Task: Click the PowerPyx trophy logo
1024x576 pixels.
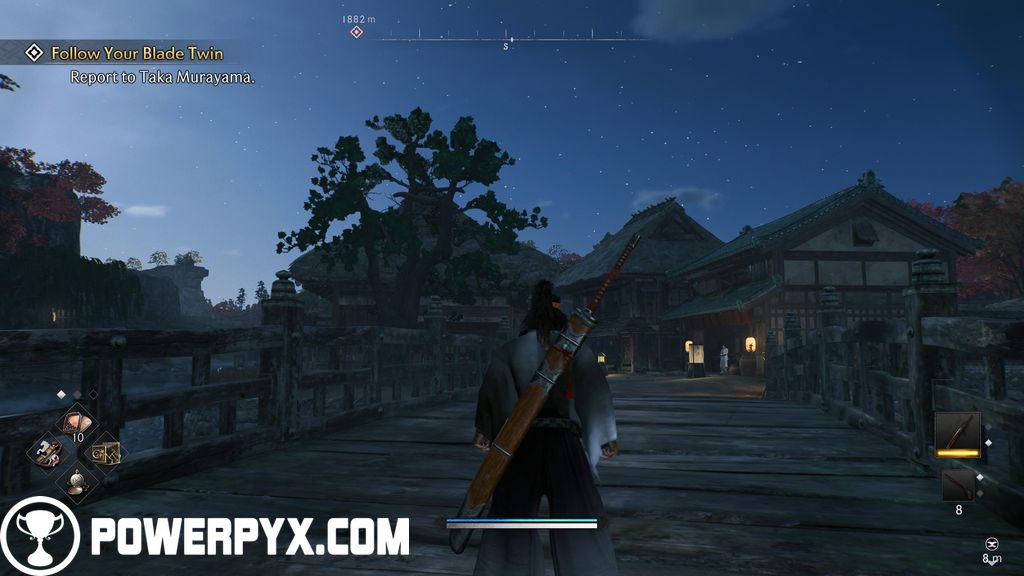Action: [40, 536]
